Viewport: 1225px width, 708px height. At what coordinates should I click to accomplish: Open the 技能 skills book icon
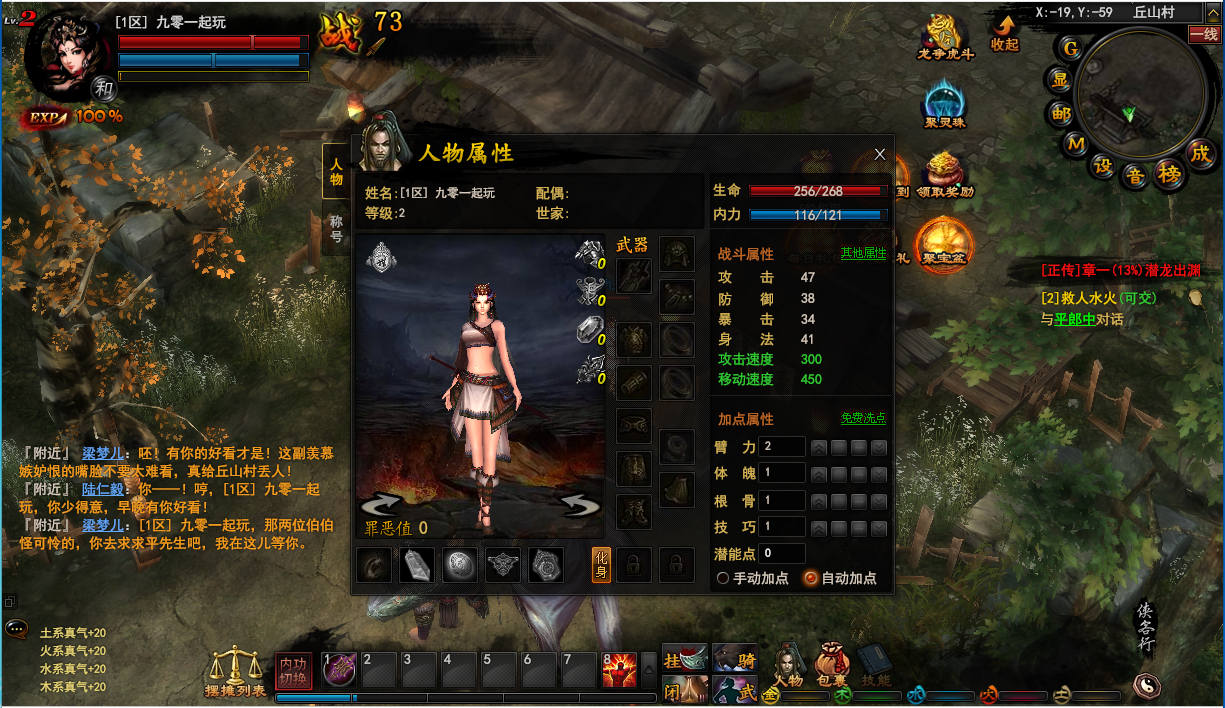click(x=875, y=664)
